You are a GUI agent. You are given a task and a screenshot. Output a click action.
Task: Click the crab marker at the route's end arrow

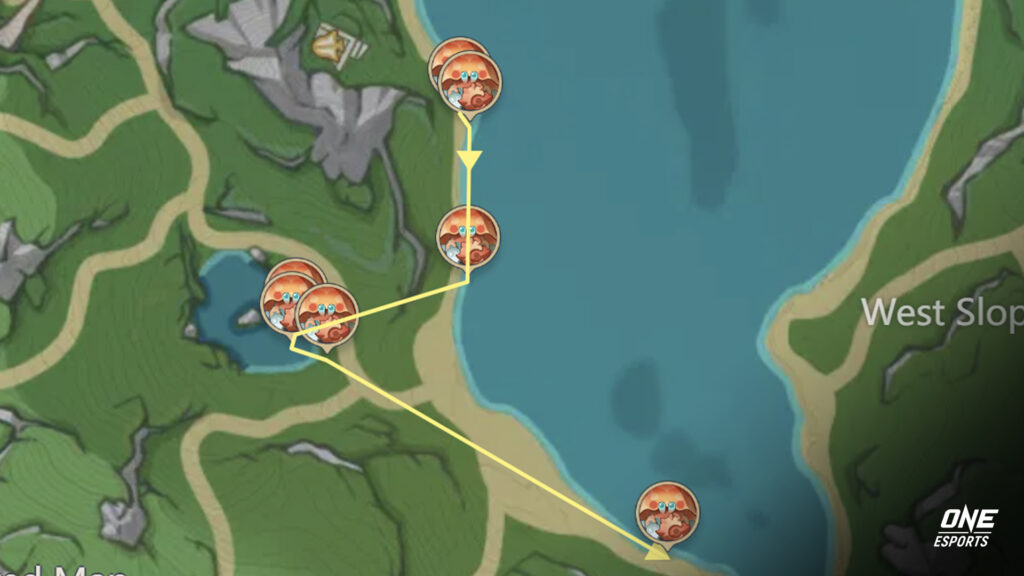668,513
